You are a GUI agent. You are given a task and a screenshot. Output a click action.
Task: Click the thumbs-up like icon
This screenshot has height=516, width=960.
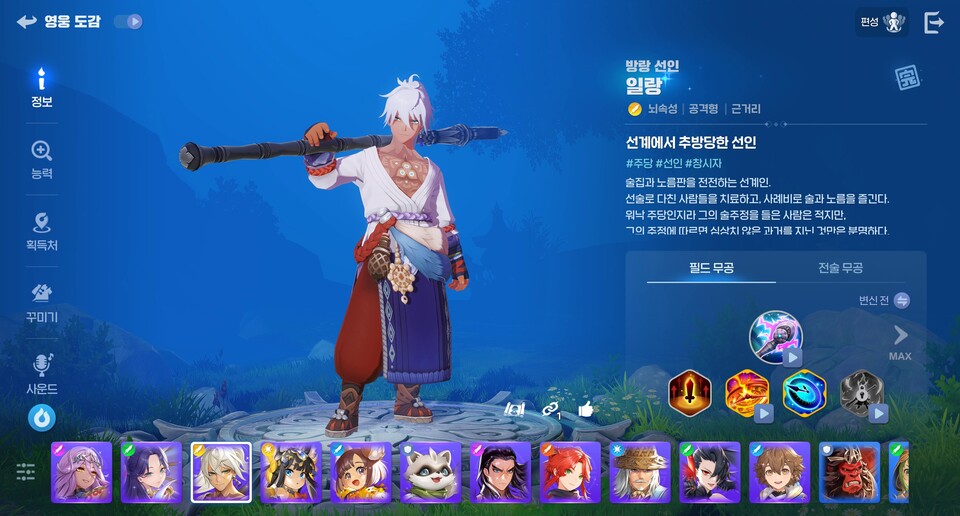[x=586, y=408]
